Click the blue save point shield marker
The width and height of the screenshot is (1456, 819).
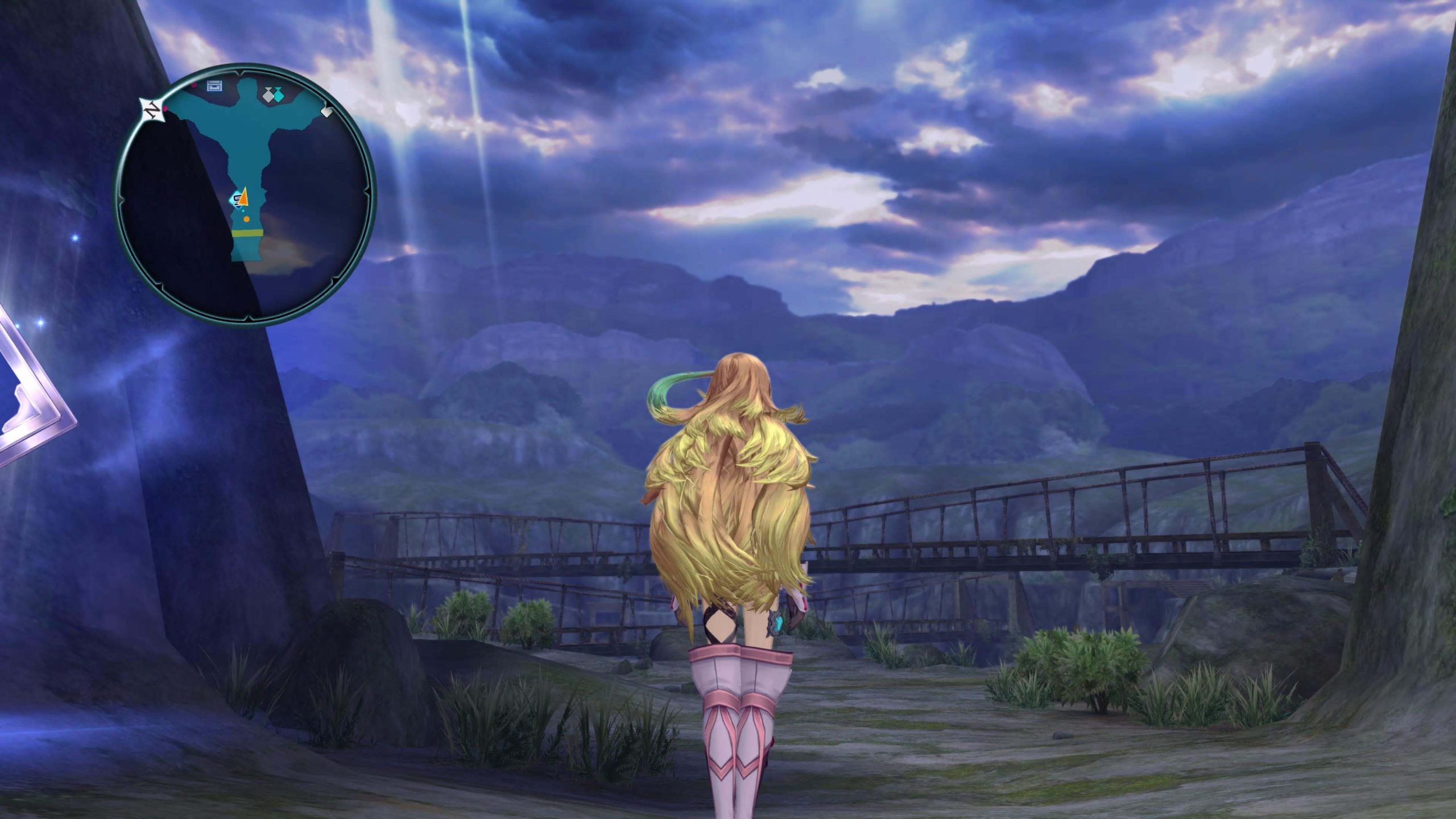pyautogui.click(x=237, y=200)
